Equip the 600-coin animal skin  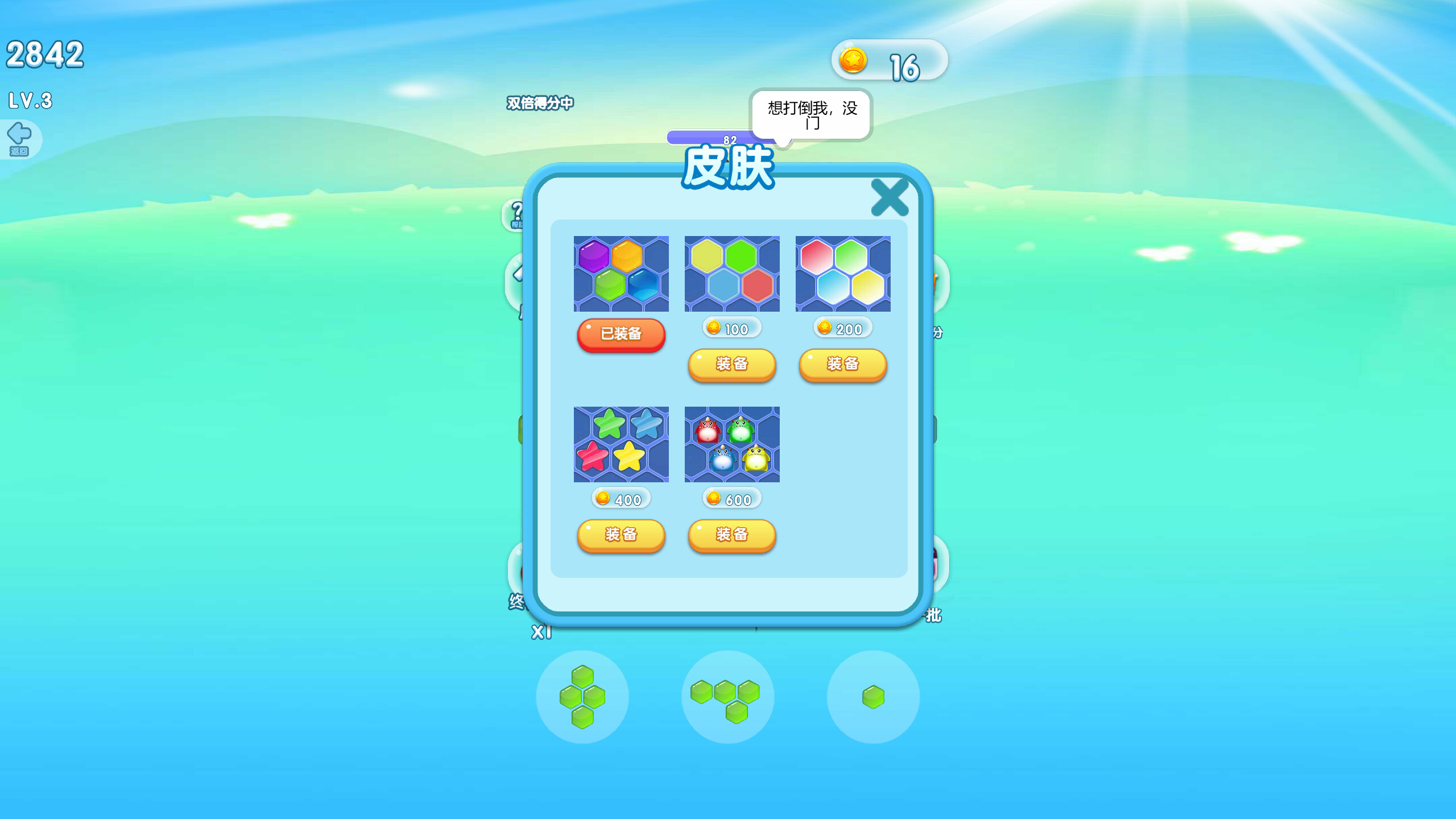732,535
